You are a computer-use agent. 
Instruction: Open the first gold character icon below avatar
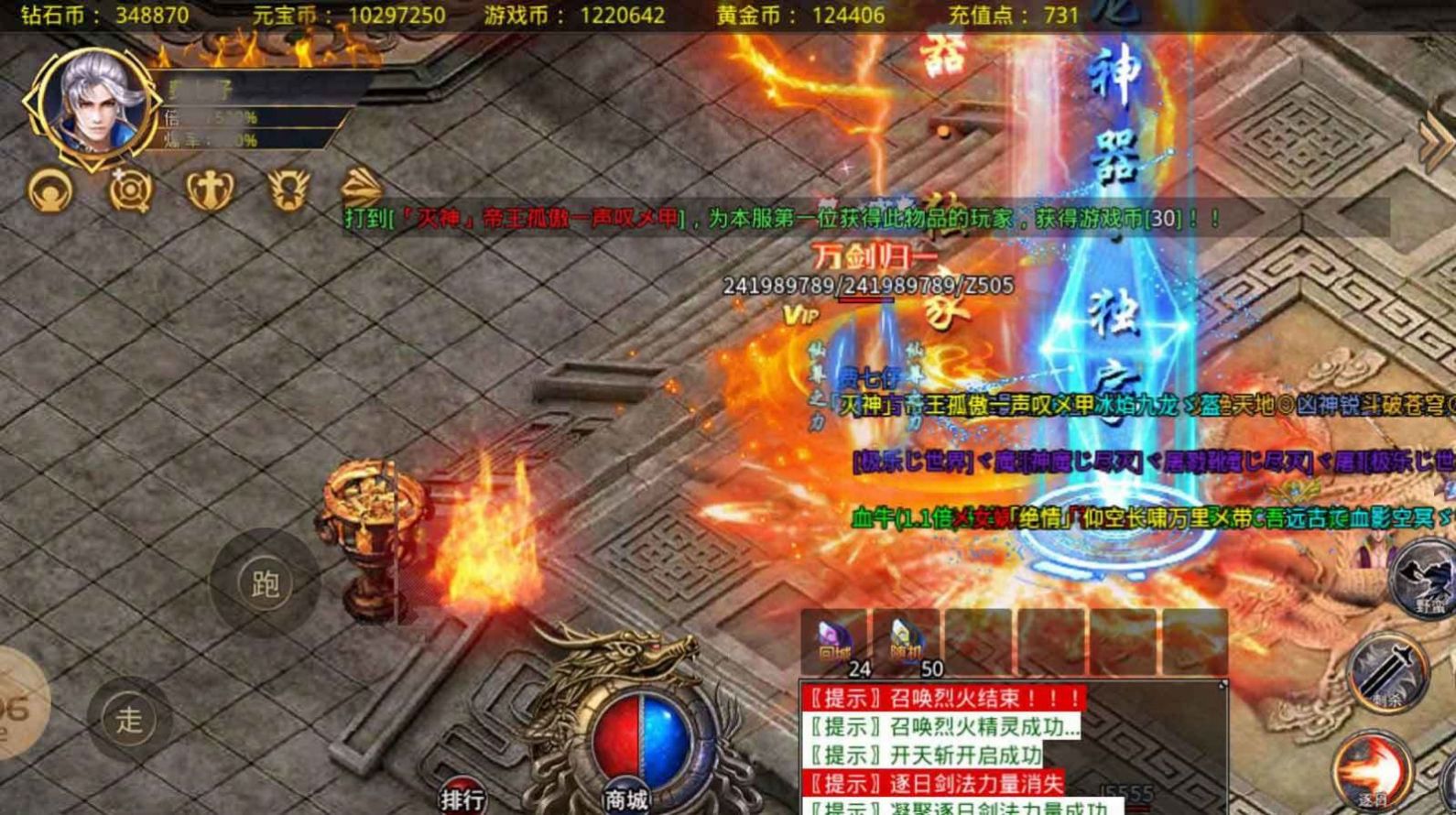tap(49, 190)
